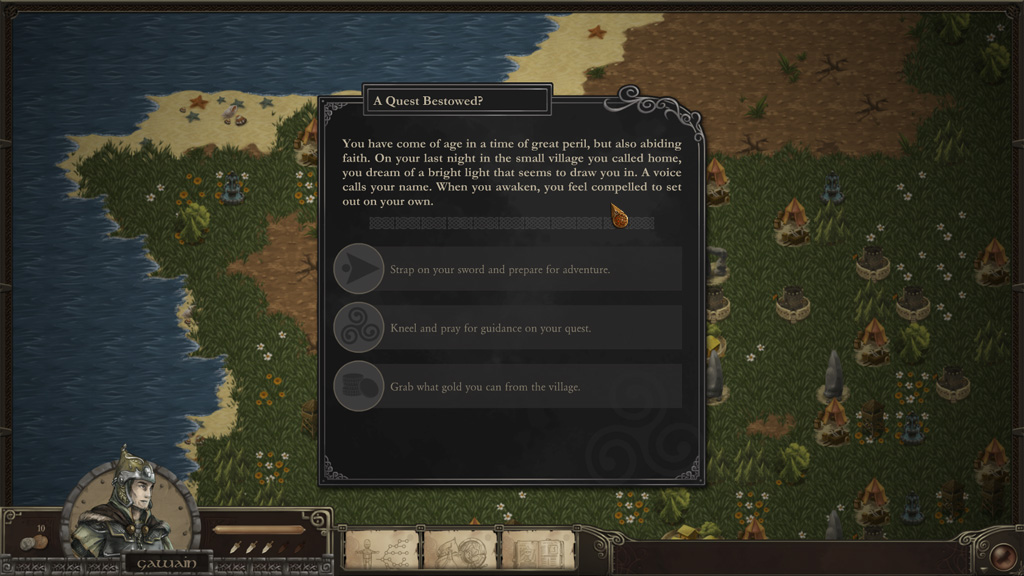Click Gawain's character portrait
1024x576 pixels.
131,506
